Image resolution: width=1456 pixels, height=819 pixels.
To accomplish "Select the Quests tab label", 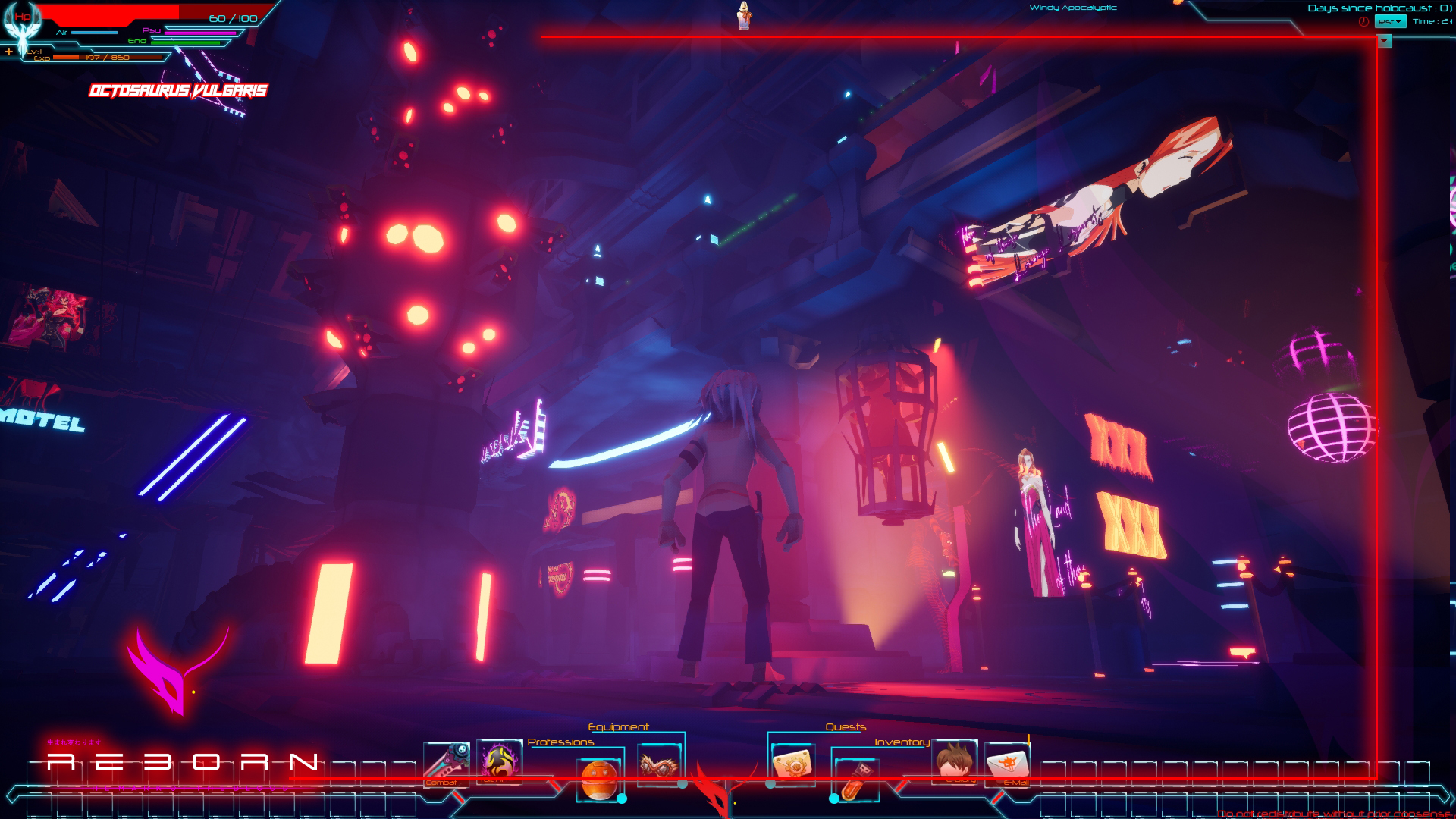I will [x=845, y=726].
